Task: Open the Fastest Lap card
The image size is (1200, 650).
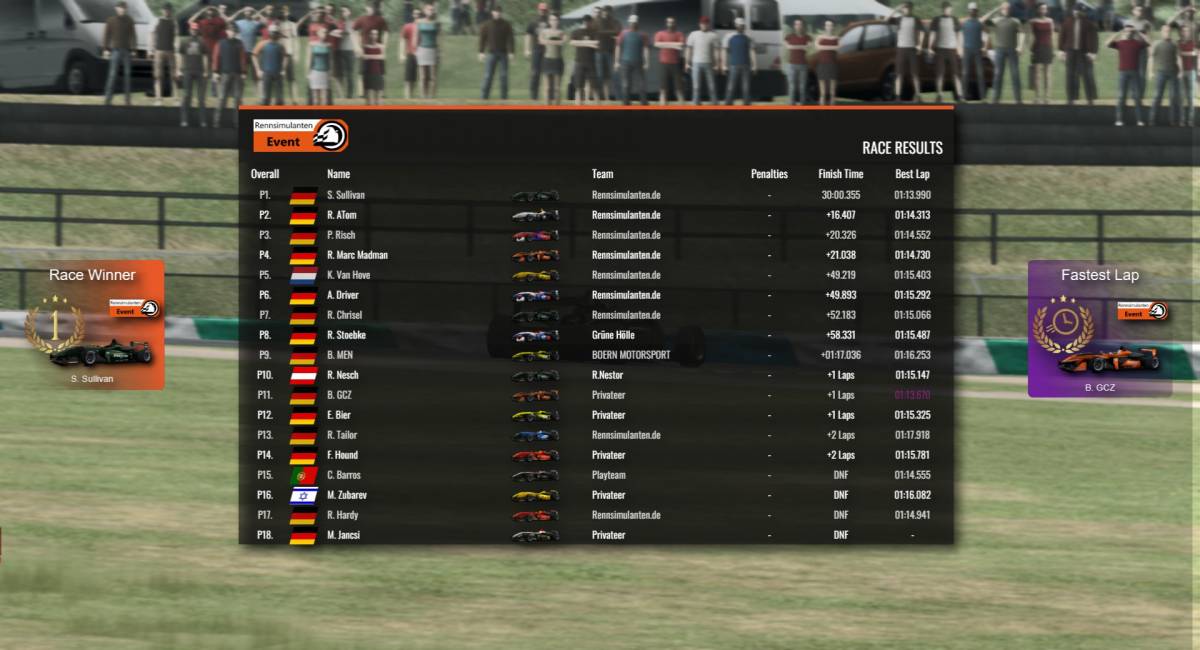Action: [x=1099, y=329]
